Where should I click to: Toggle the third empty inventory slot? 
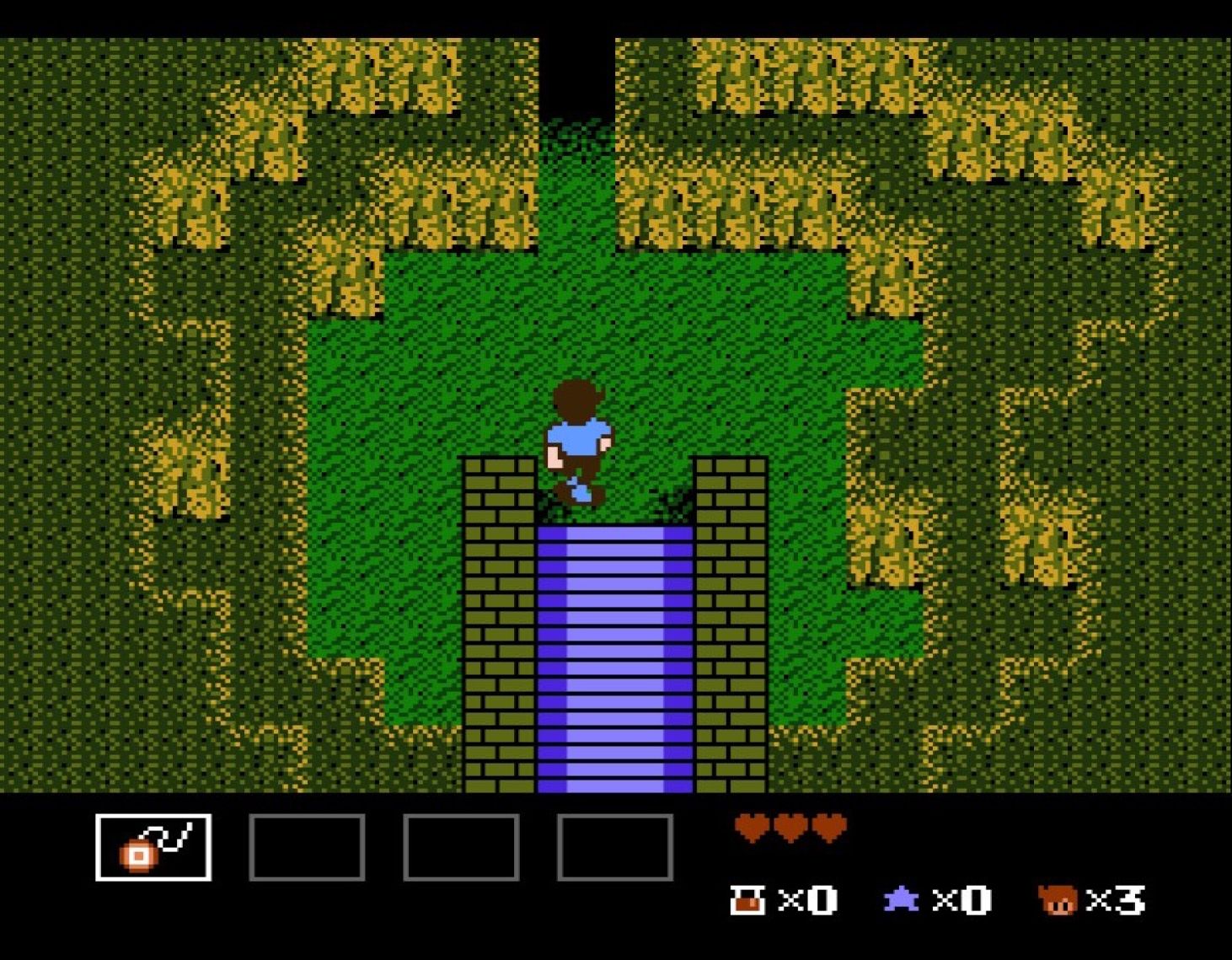pos(461,848)
